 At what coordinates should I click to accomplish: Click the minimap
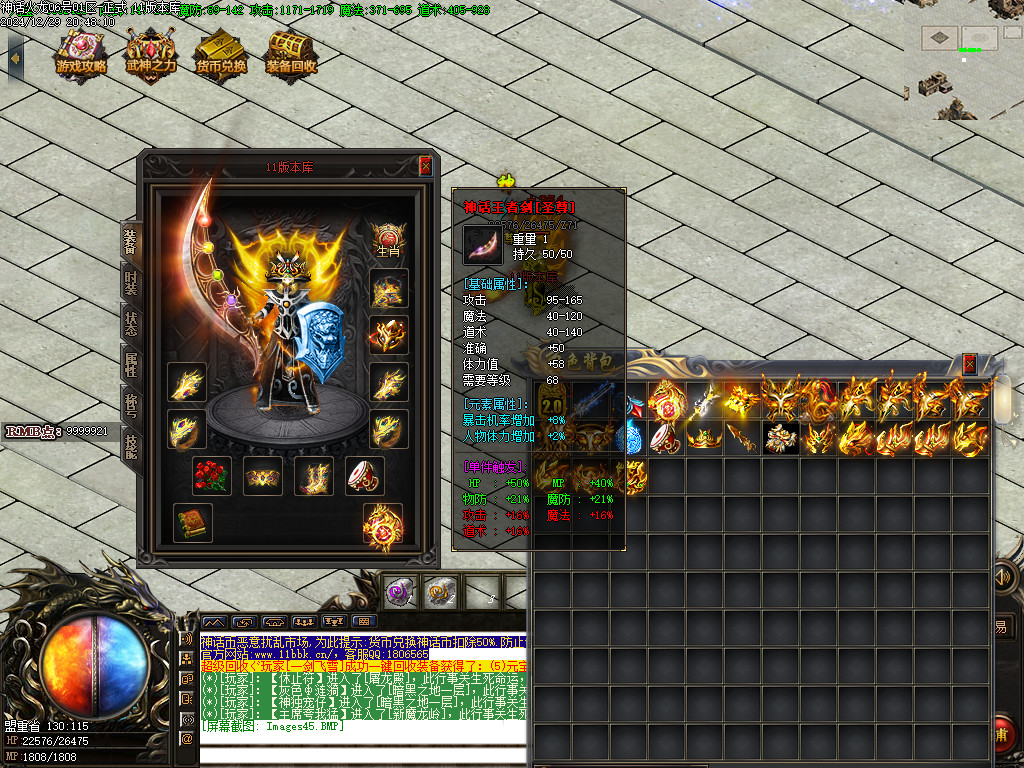[963, 62]
